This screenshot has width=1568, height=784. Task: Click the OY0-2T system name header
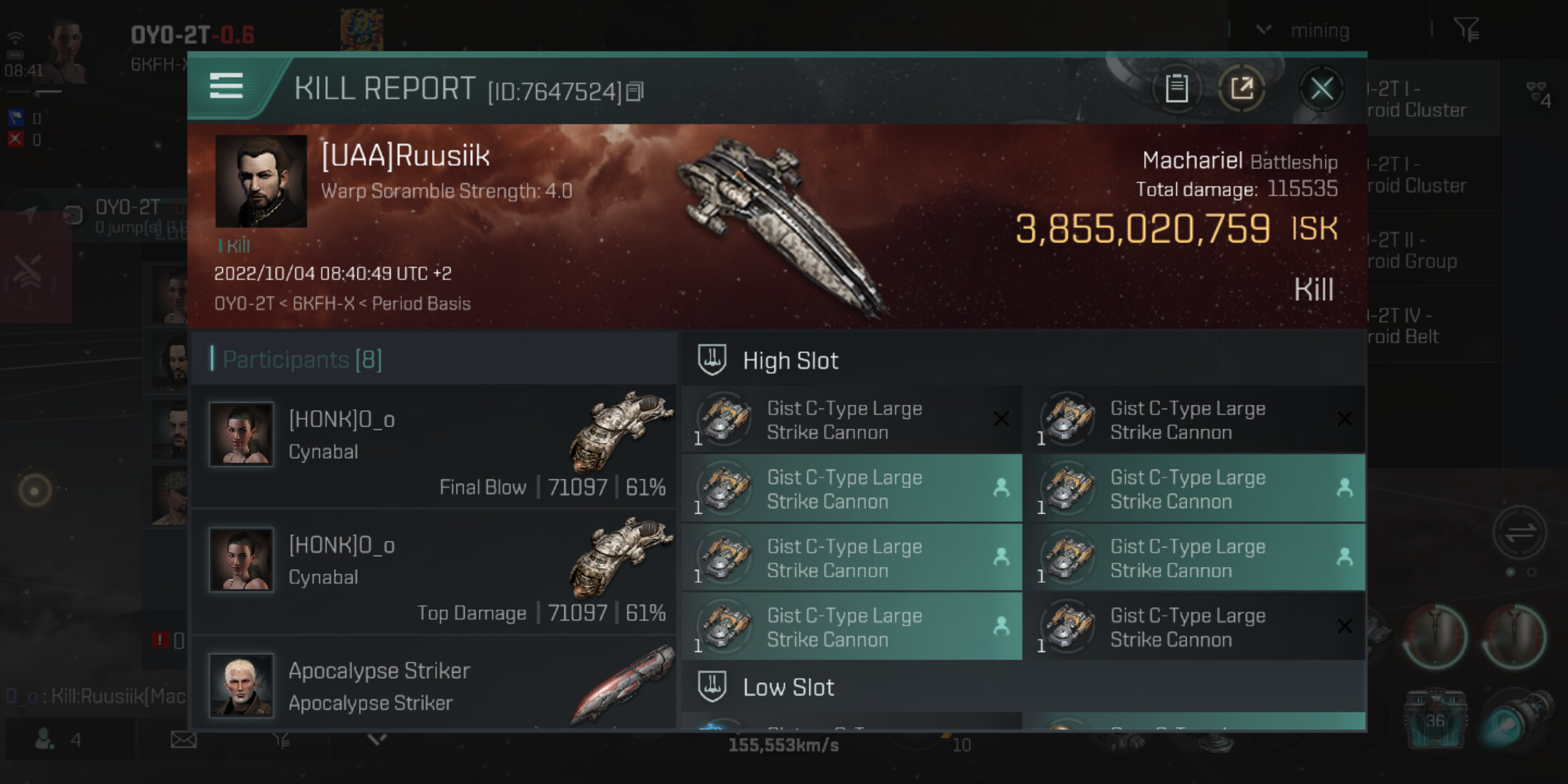click(x=192, y=35)
